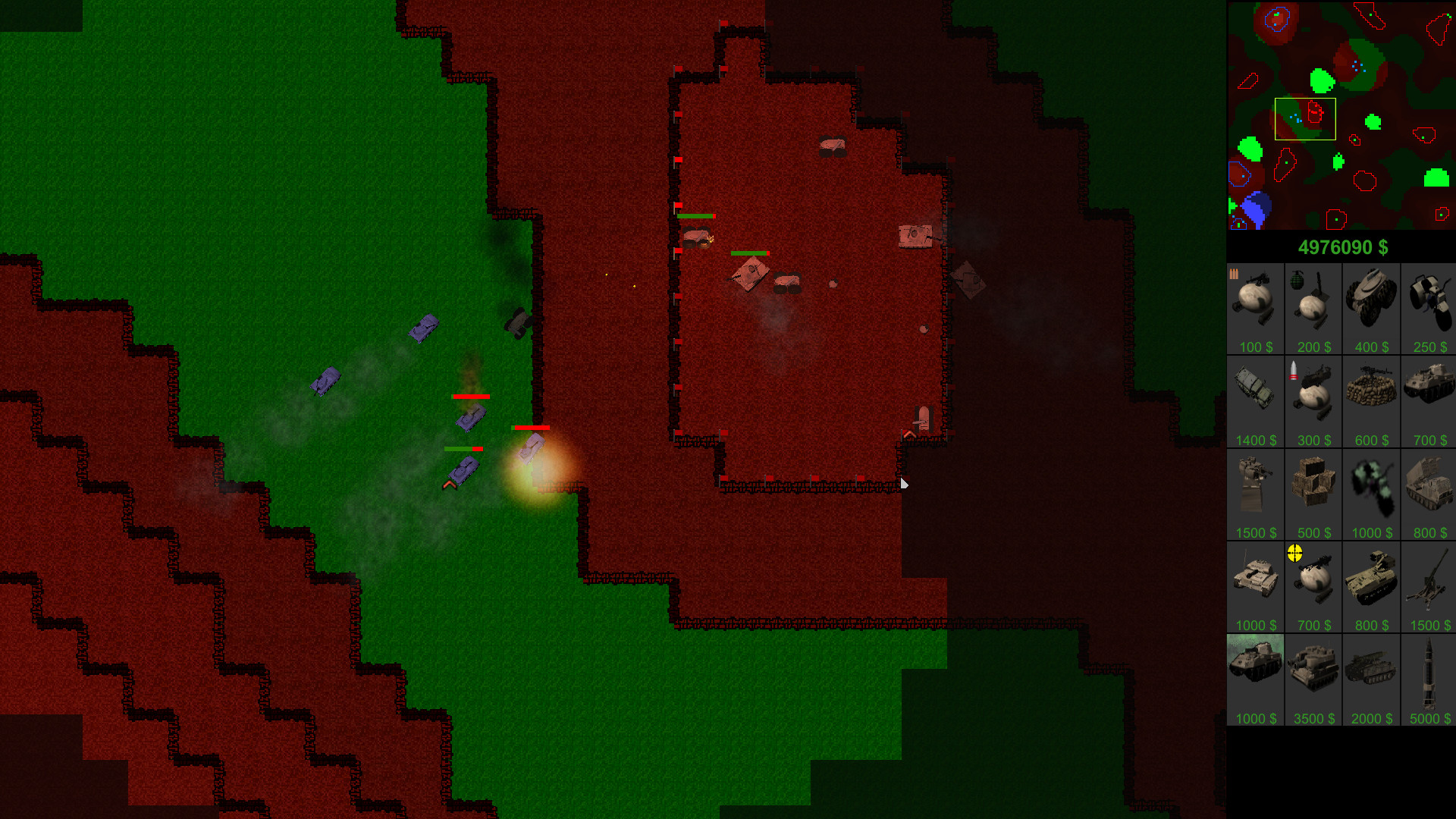The height and width of the screenshot is (819, 1456).
Task: Select the camouflaged stealth unit for 1000 $
Action: (1370, 489)
